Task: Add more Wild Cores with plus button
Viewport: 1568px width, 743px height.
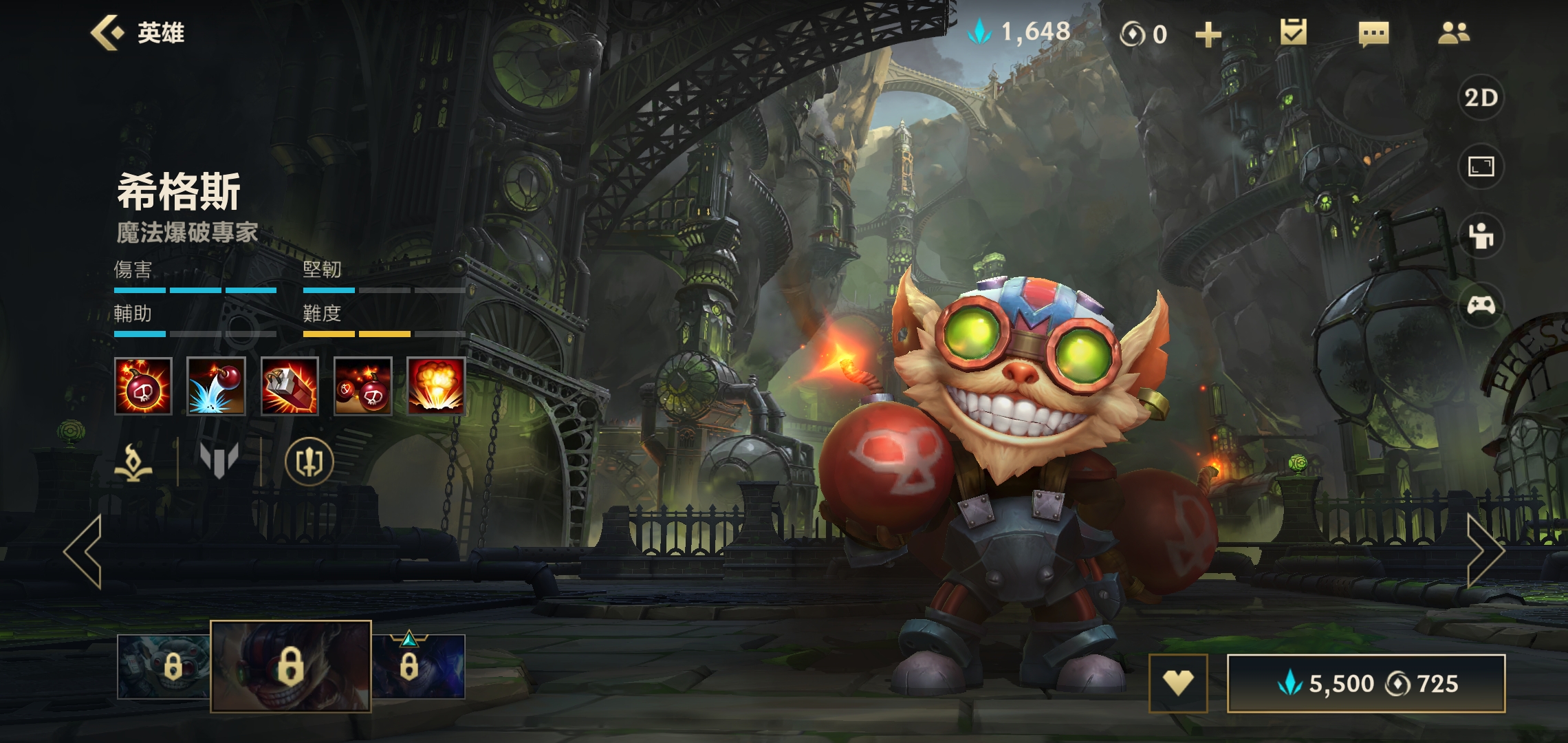Action: (1208, 34)
